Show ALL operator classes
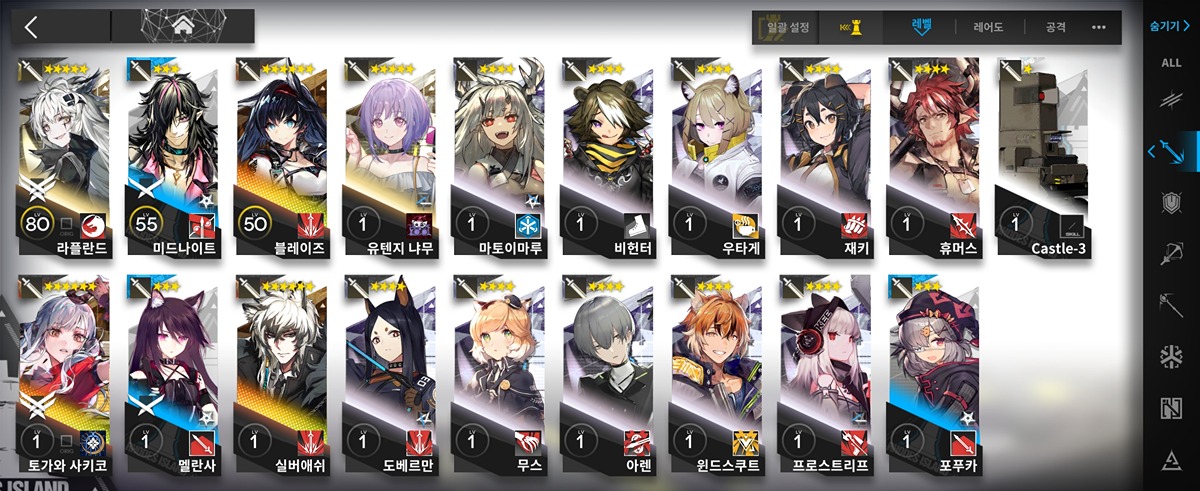 [x=1171, y=63]
